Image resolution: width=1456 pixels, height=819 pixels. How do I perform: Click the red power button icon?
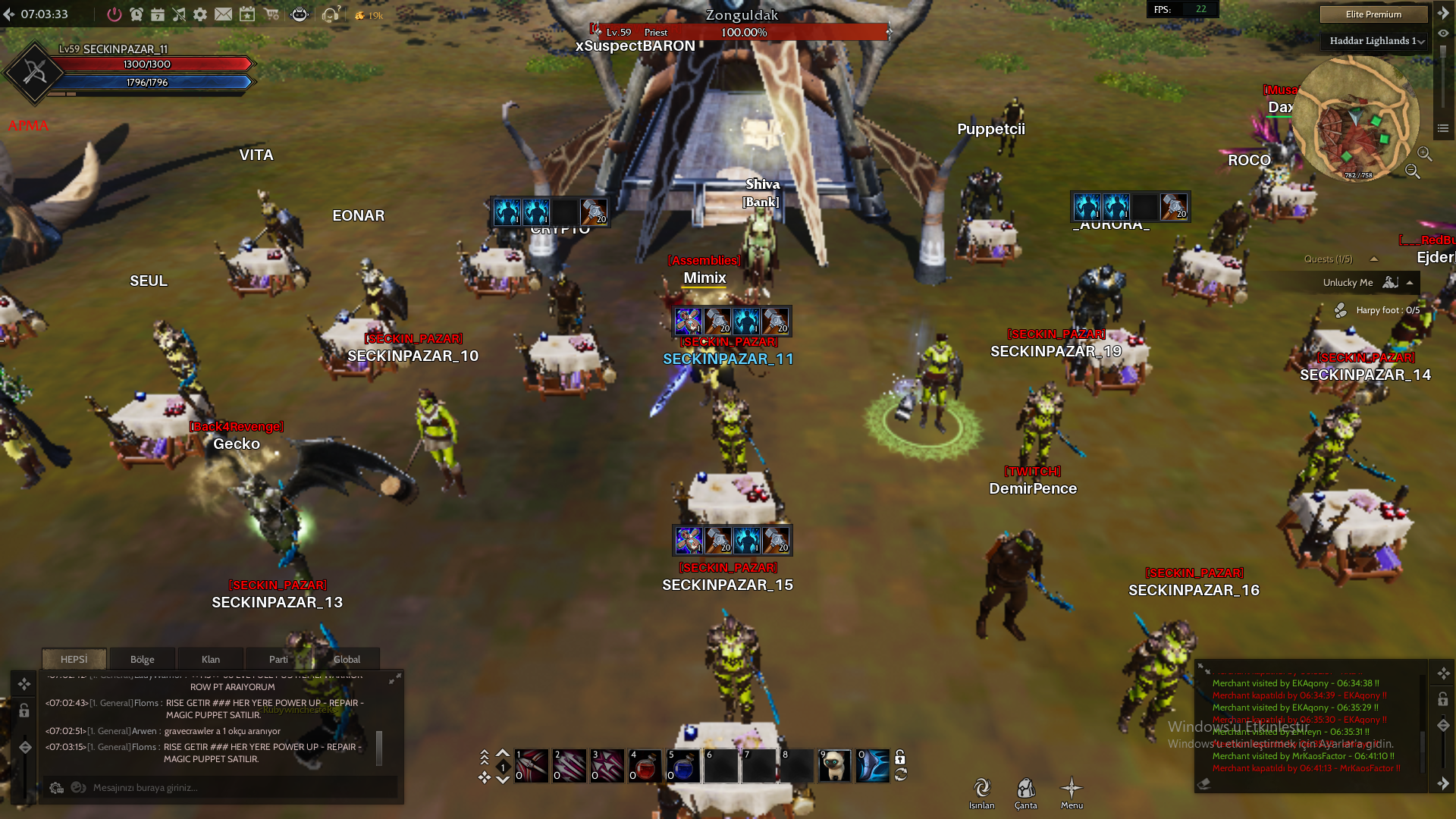(115, 14)
